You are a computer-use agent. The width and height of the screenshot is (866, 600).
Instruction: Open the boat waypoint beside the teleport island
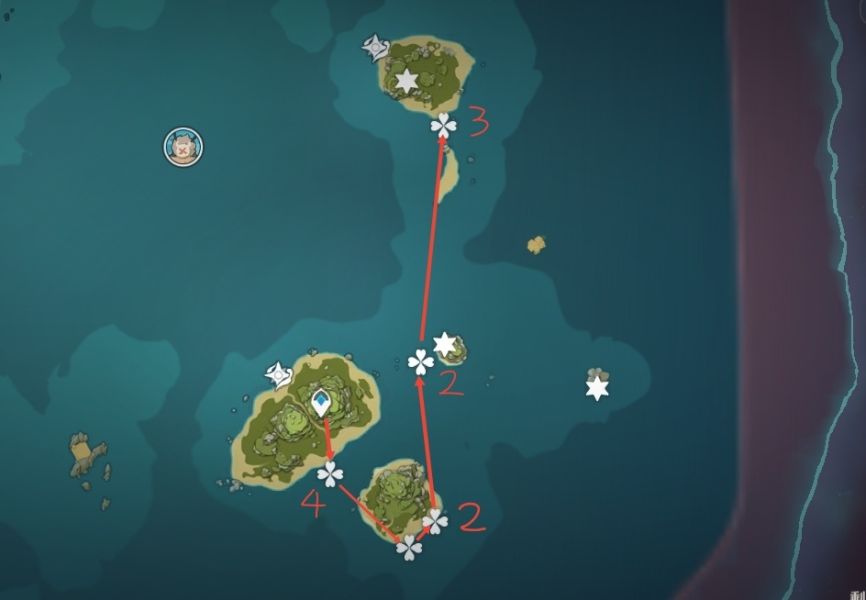tap(277, 375)
